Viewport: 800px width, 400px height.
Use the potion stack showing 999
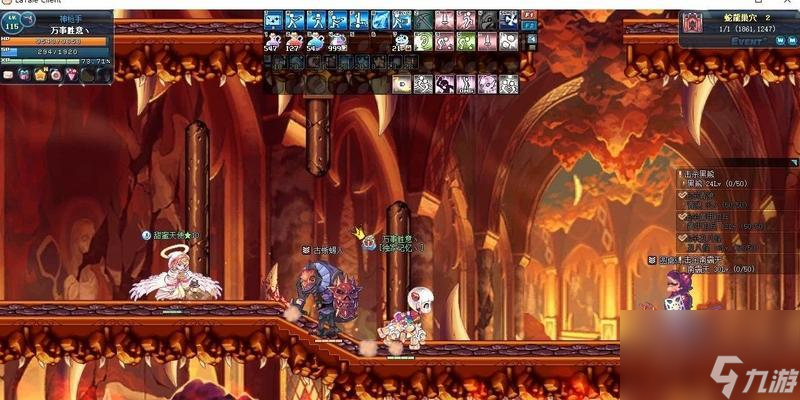tap(338, 41)
